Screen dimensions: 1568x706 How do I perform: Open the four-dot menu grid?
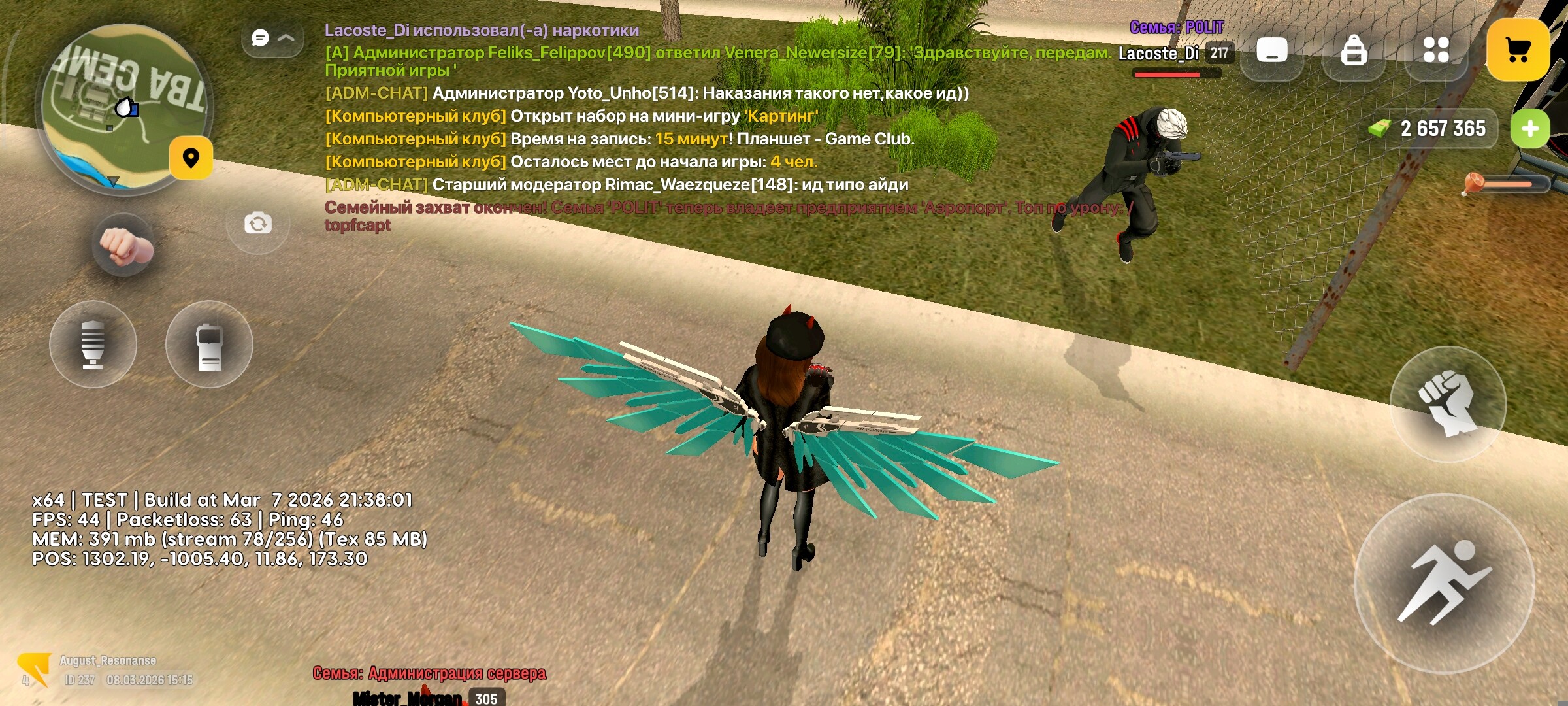tap(1435, 49)
